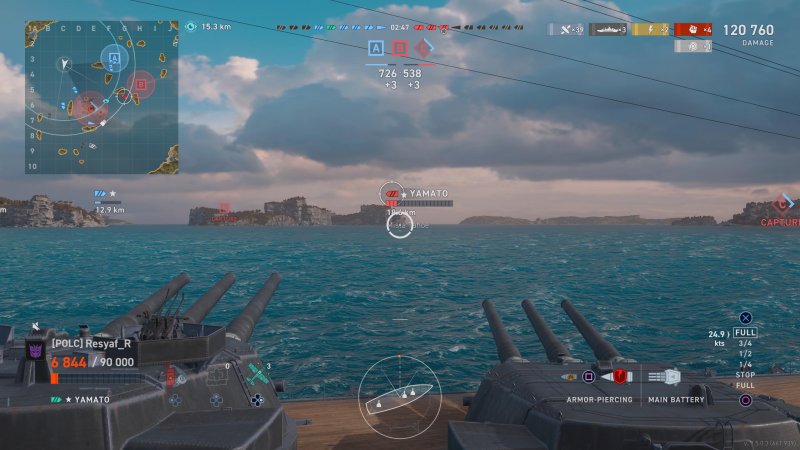
Task: Activate the green spotter plane consumable
Action: (257, 377)
